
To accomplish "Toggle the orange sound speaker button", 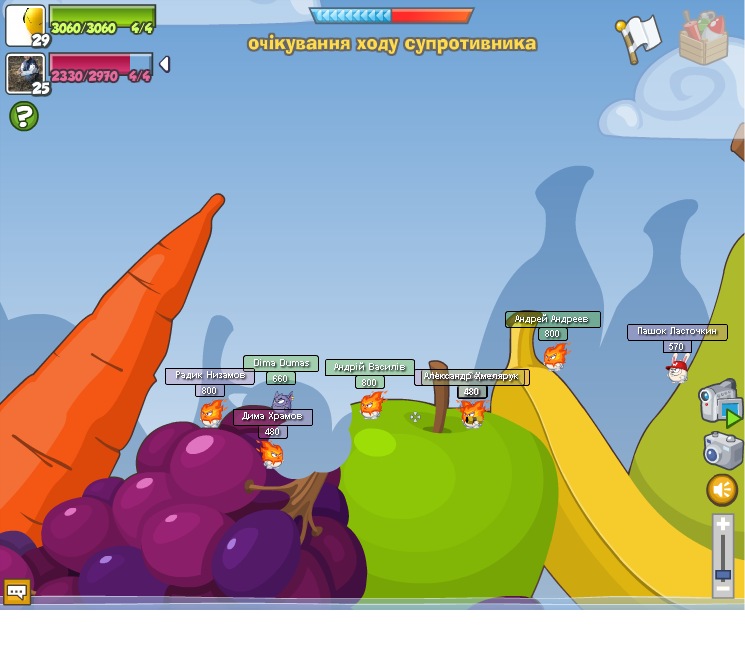I will click(722, 490).
